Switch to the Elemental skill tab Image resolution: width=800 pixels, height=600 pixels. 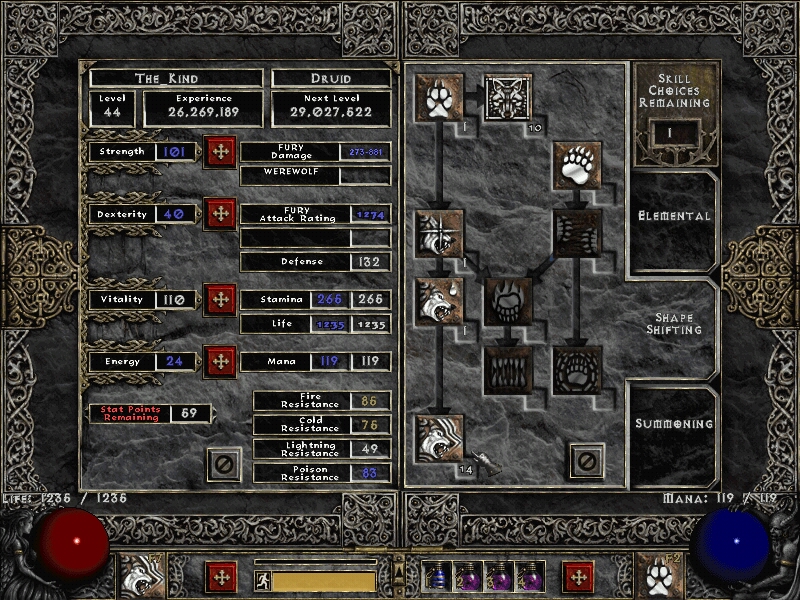[x=674, y=216]
